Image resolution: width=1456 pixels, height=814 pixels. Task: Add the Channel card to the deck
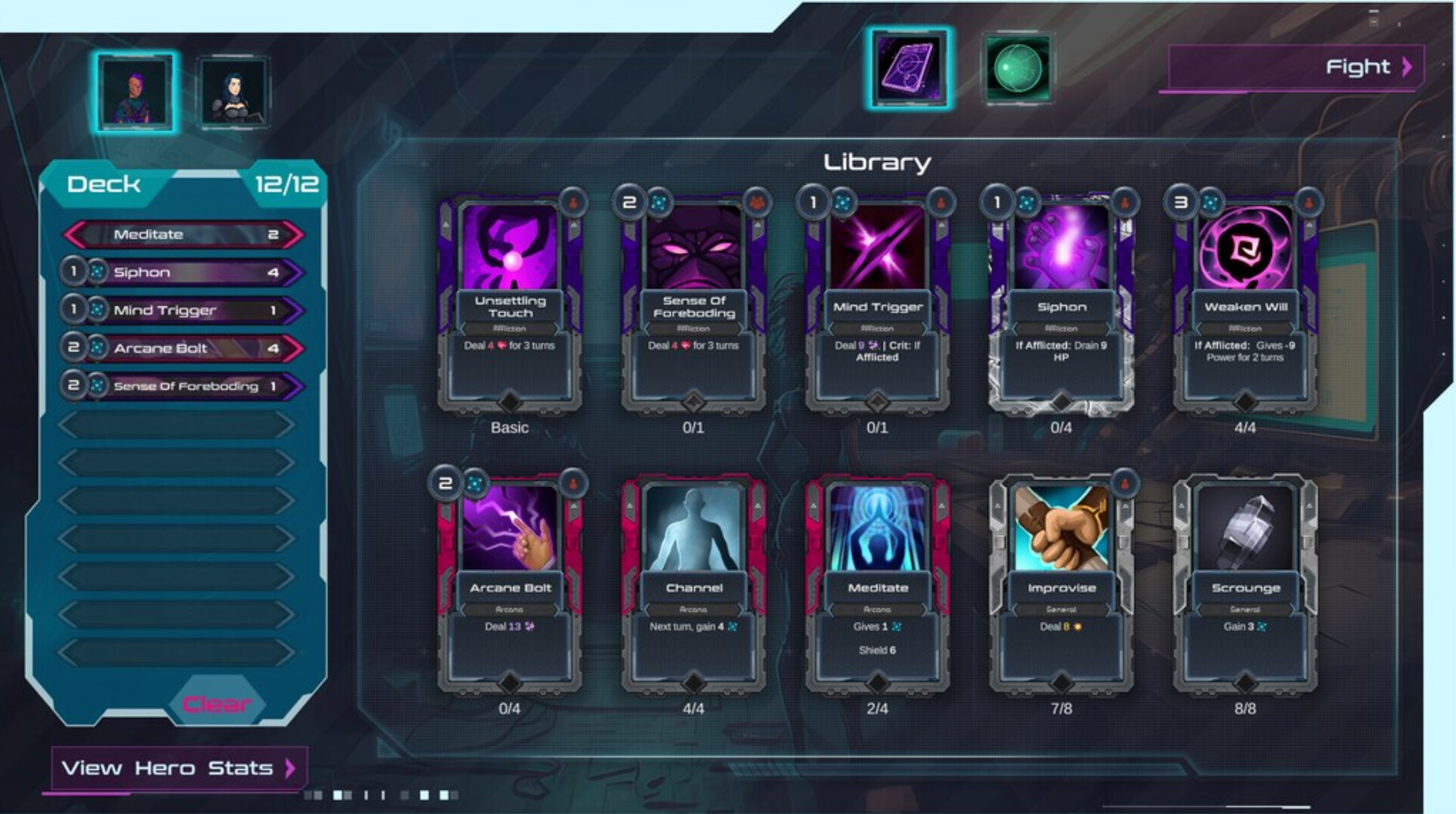[x=693, y=583]
